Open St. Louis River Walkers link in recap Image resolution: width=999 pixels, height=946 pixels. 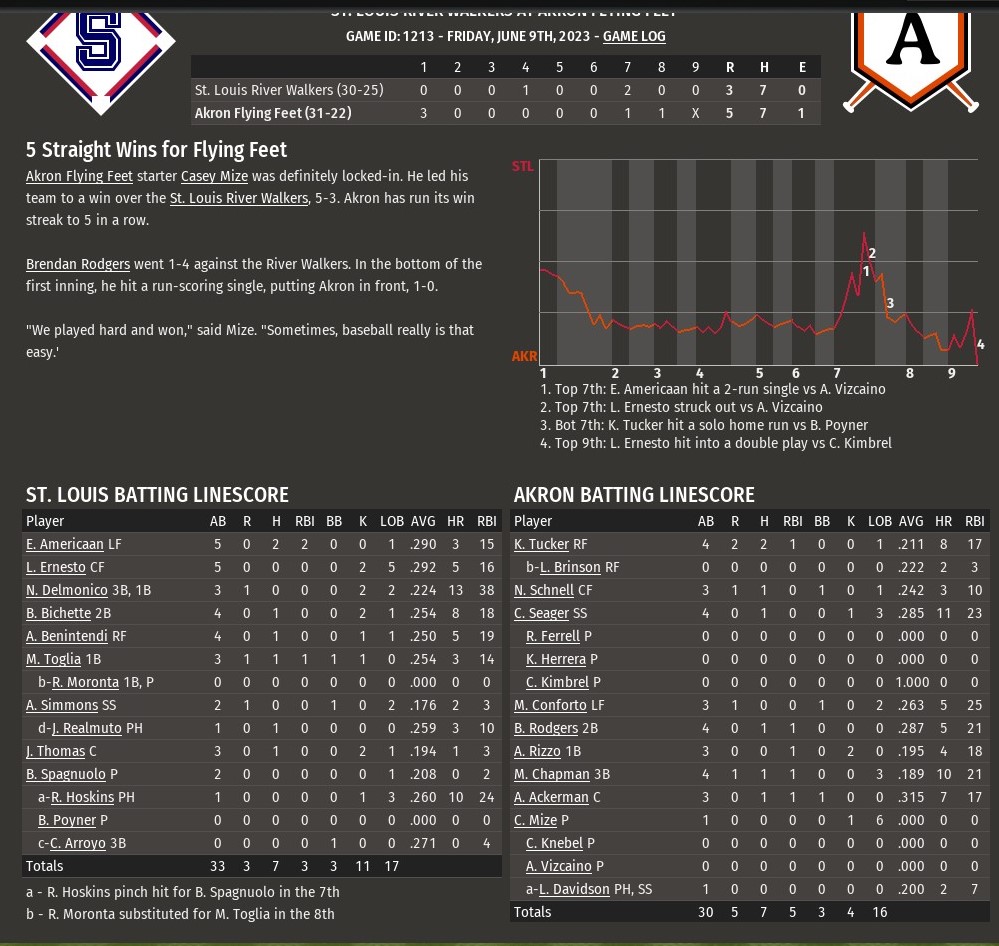239,198
